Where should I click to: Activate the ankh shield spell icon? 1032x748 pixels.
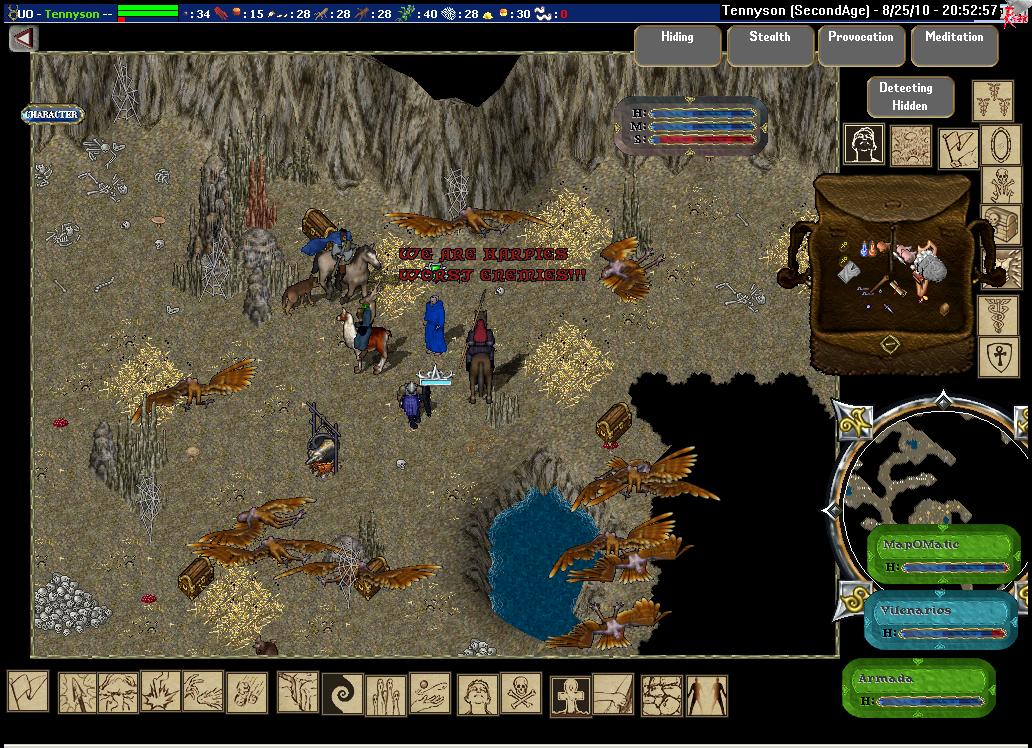click(999, 356)
